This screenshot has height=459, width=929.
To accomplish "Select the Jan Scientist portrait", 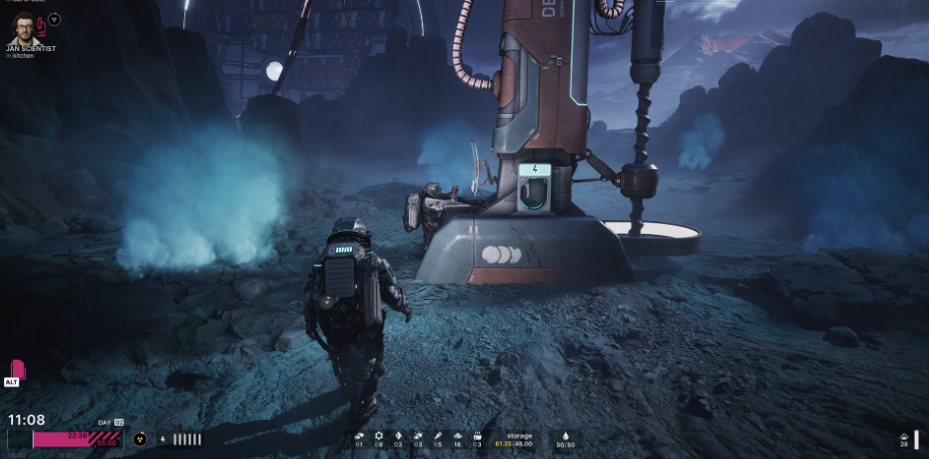I will [22, 26].
